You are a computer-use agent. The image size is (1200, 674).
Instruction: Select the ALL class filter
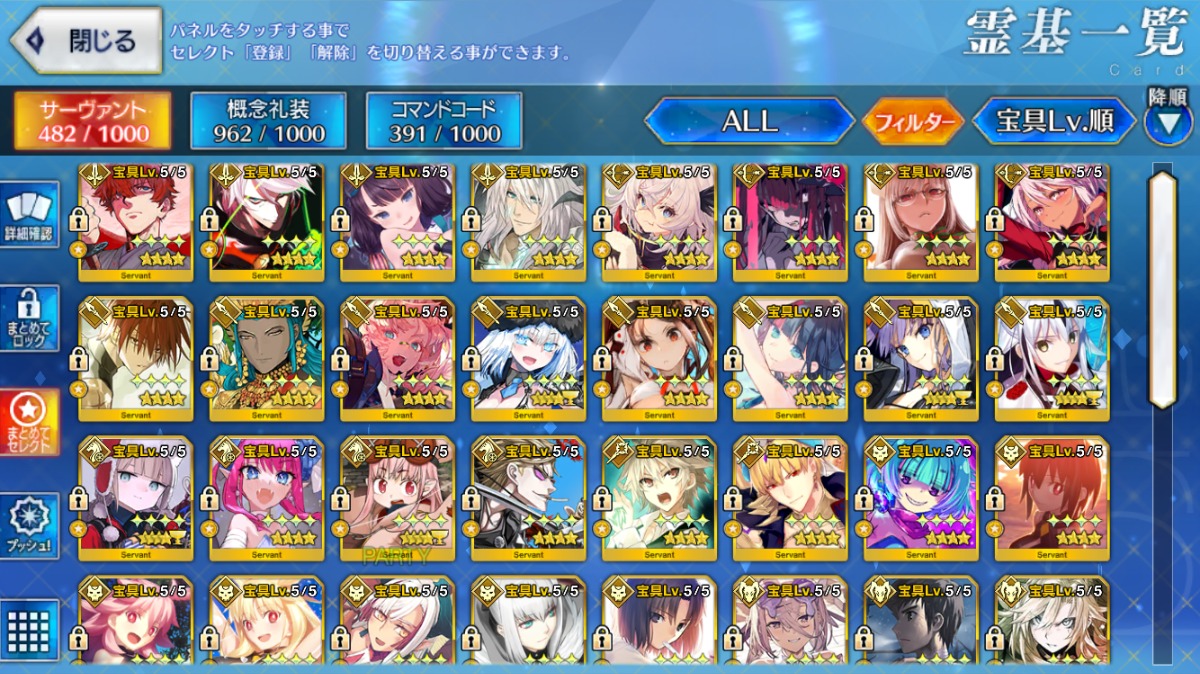pos(749,122)
